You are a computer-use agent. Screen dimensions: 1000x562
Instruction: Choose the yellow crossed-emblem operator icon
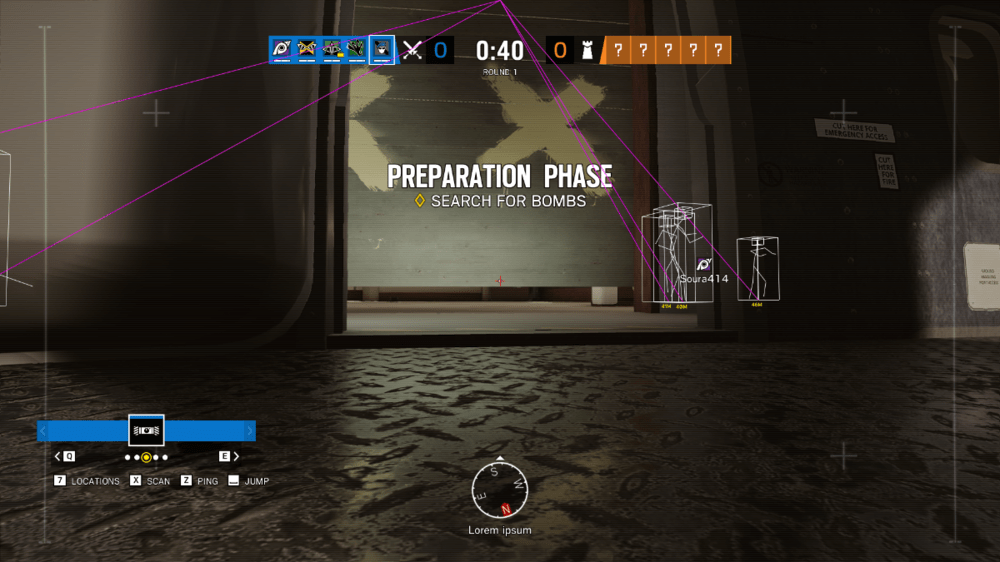308,49
